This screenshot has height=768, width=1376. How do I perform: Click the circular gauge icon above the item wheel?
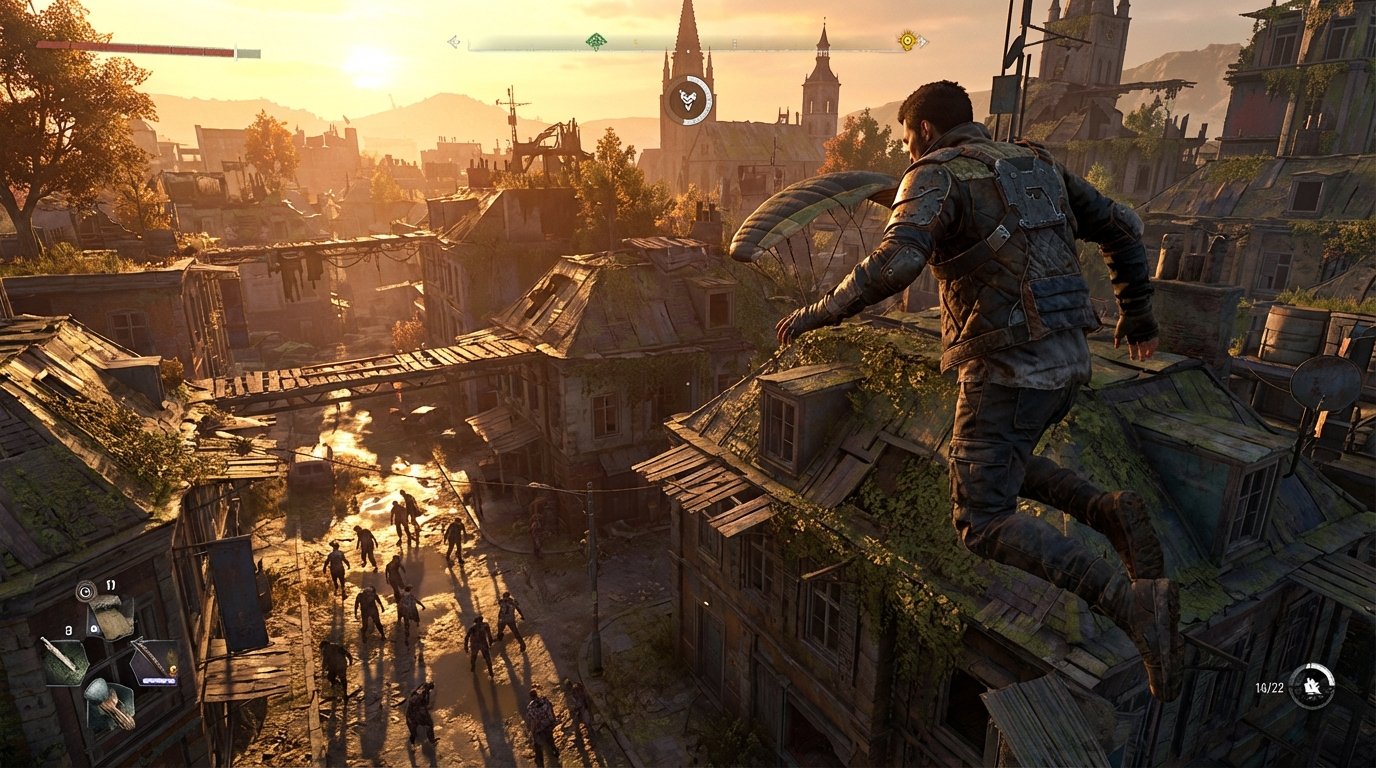click(85, 591)
